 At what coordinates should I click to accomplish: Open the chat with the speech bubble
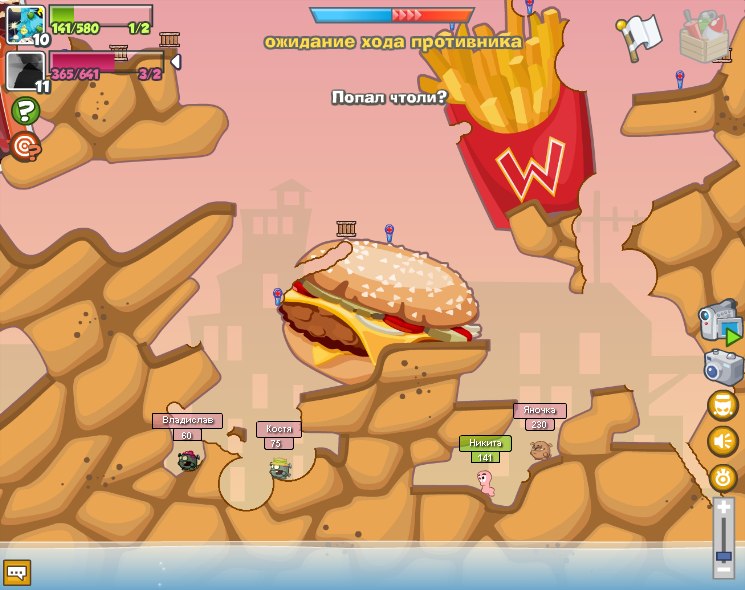point(18,572)
